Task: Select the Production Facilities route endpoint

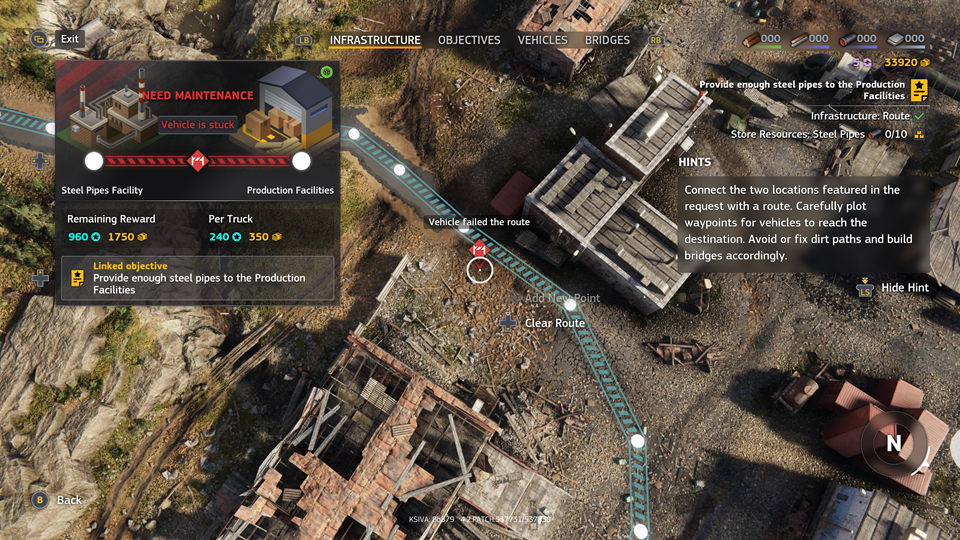Action: [301, 161]
